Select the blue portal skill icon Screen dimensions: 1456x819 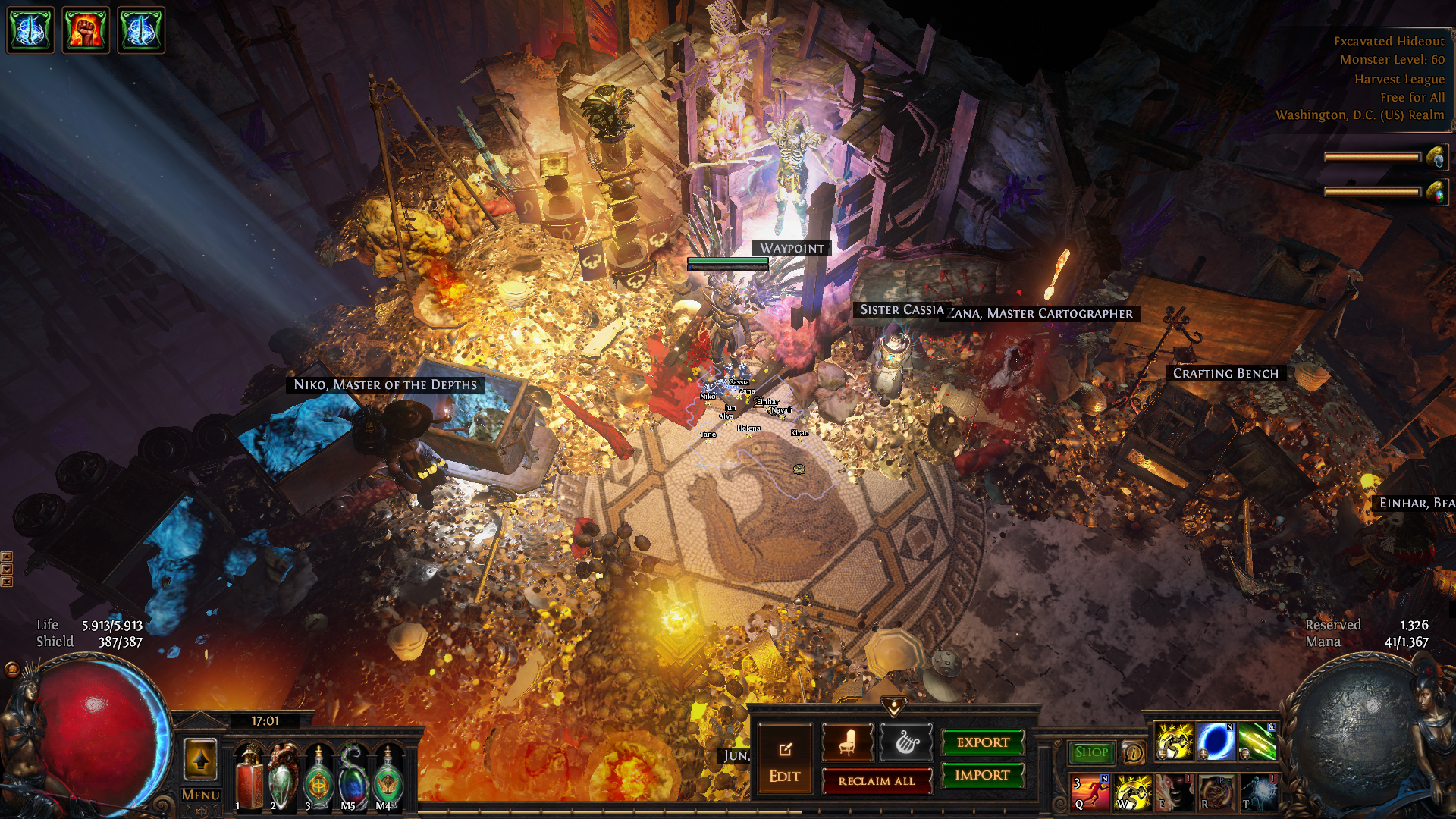tap(1216, 742)
